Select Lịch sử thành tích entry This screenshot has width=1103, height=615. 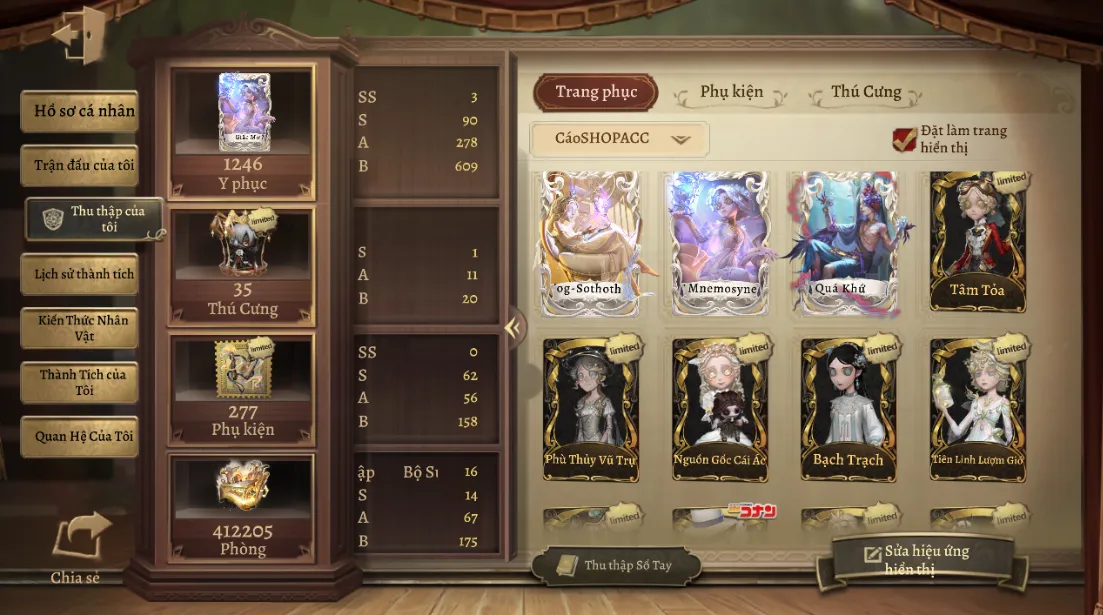[80, 274]
